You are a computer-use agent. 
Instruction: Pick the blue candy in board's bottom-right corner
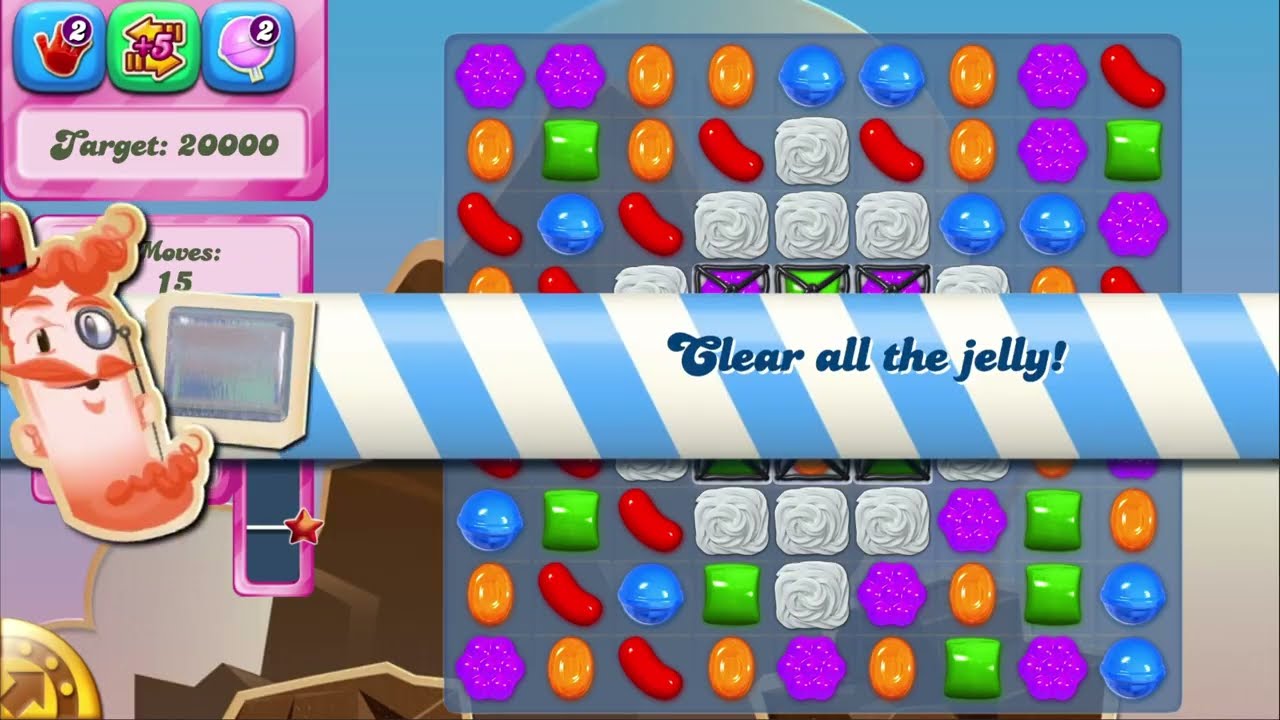[1132, 667]
